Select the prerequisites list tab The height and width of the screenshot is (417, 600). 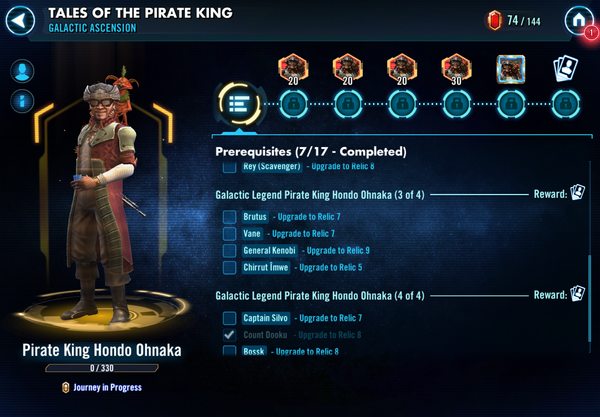(x=238, y=103)
